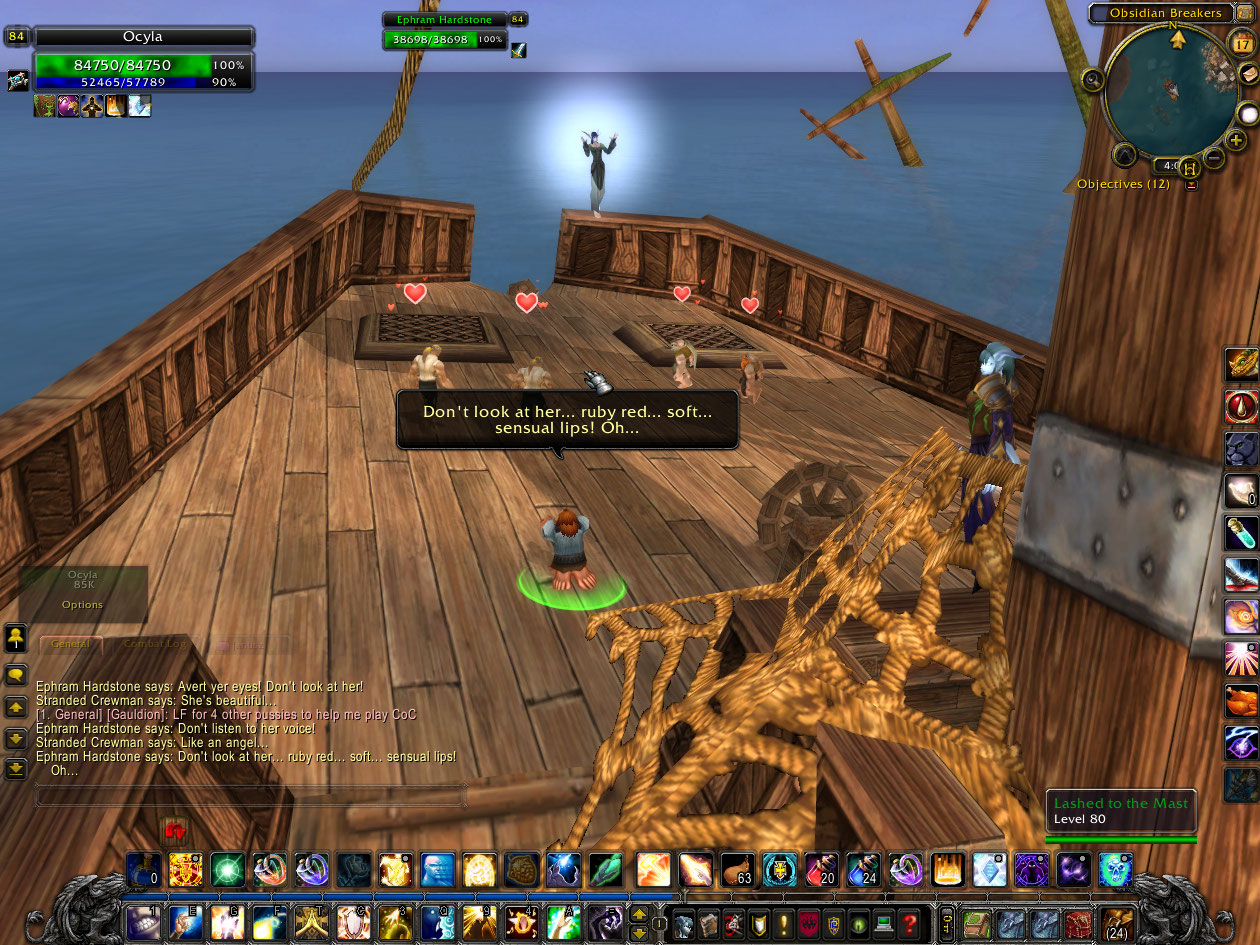Open the minimap tracking magnifier button
The width and height of the screenshot is (1260, 945).
[x=1093, y=79]
